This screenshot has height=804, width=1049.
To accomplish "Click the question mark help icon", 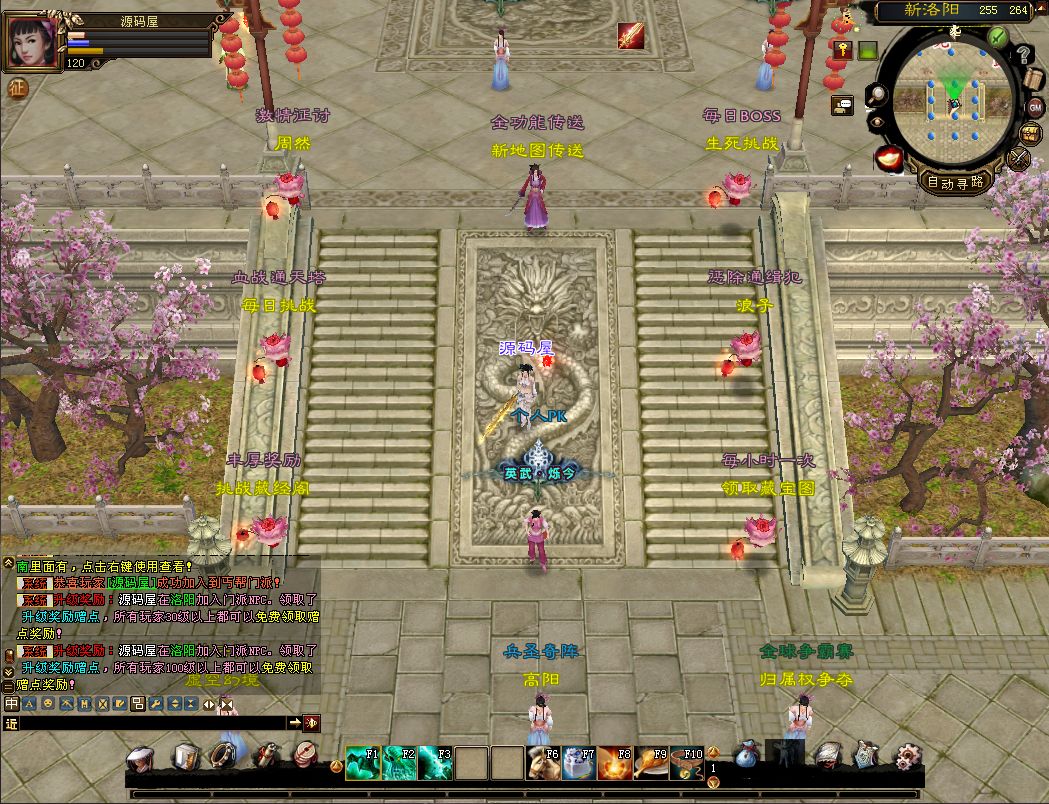I will [x=1022, y=55].
